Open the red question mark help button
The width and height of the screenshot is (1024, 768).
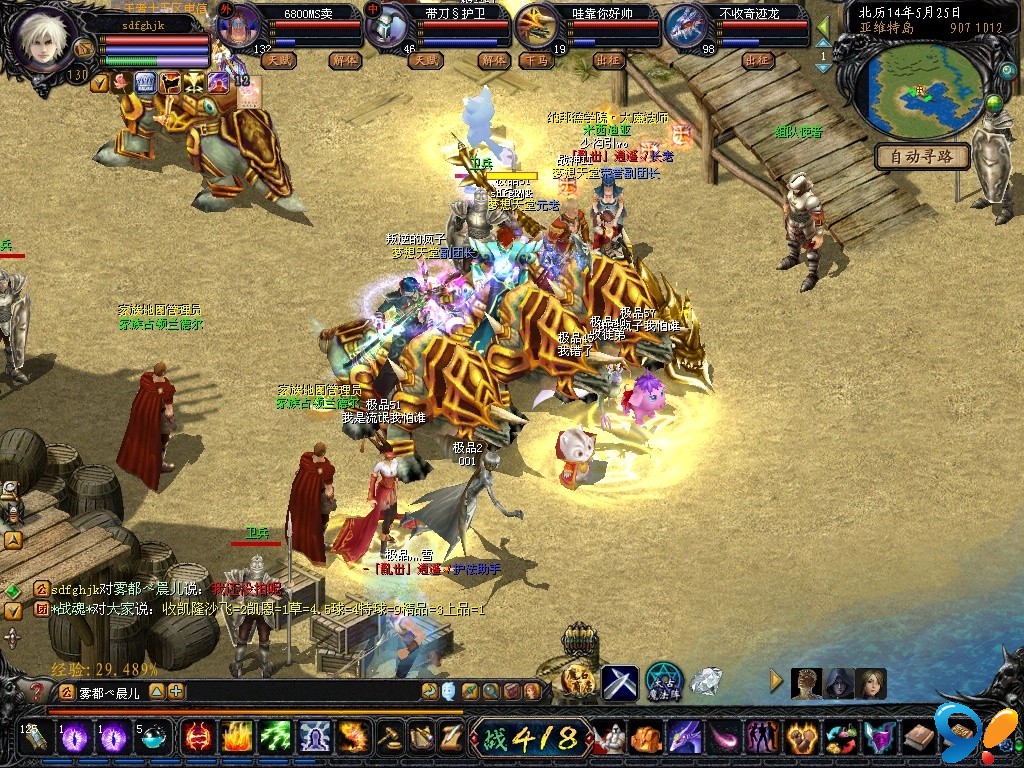click(x=37, y=691)
